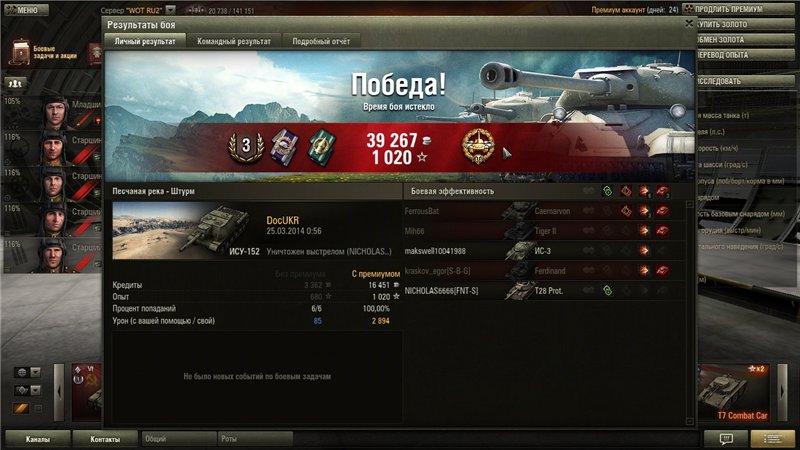
Task: Close the battle results window
Action: tap(688, 21)
